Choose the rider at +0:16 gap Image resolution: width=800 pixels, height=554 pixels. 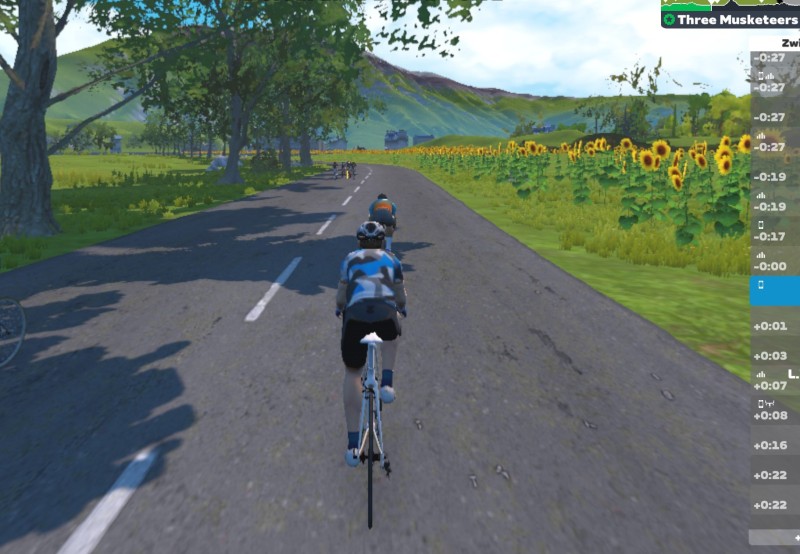click(774, 444)
